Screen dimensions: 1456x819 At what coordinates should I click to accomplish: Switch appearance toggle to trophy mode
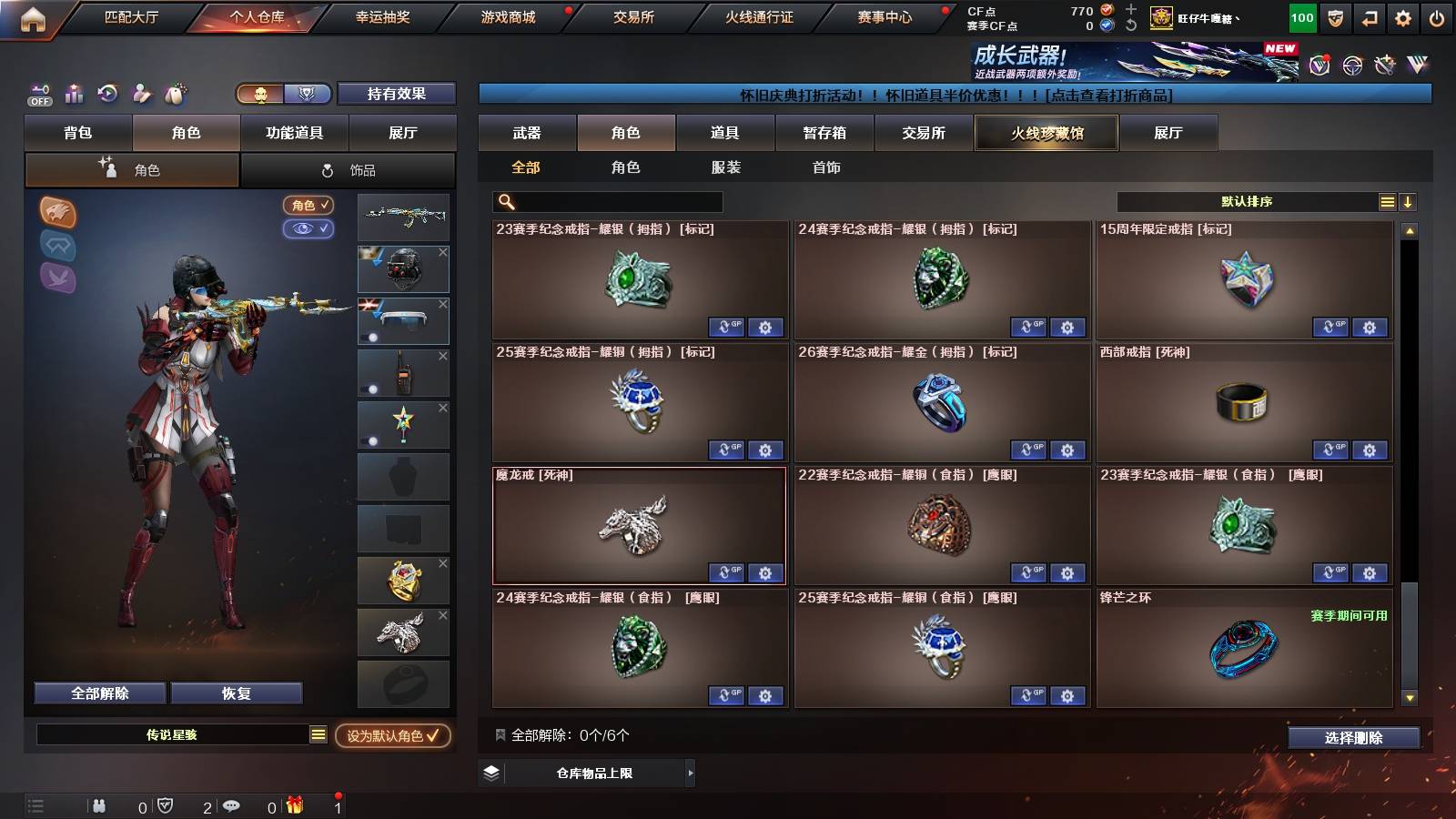307,93
